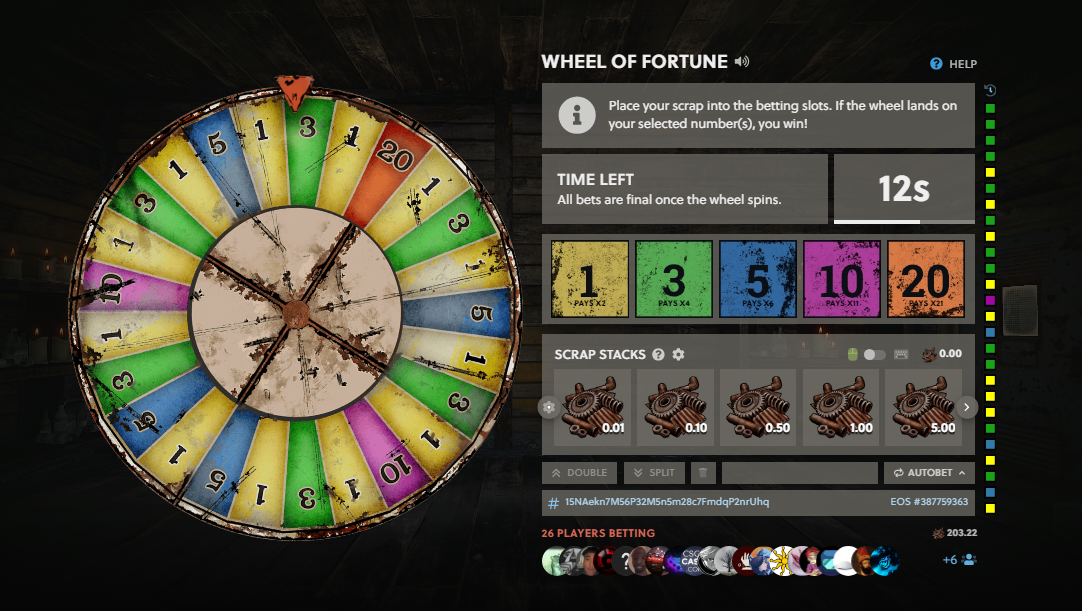Bet on the blue 5 slot
The width and height of the screenshot is (1082, 611).
click(x=758, y=279)
